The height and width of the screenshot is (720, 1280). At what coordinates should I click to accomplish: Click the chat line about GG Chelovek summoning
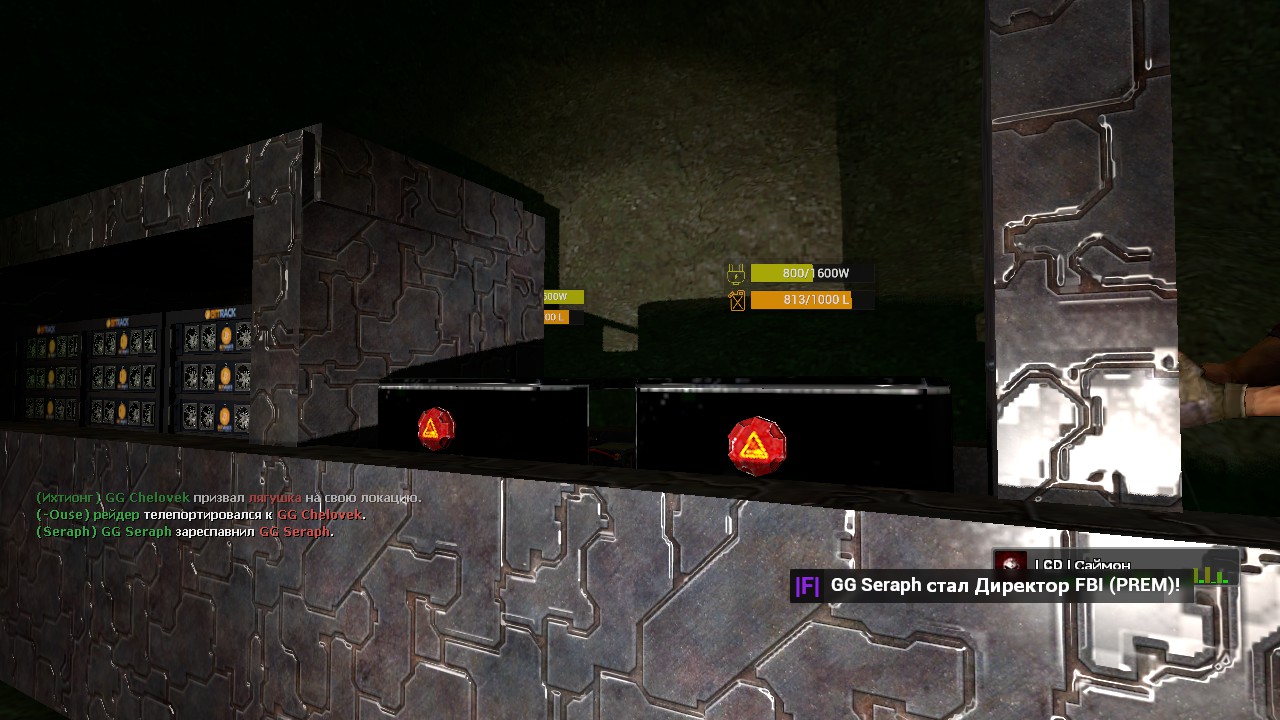point(228,498)
